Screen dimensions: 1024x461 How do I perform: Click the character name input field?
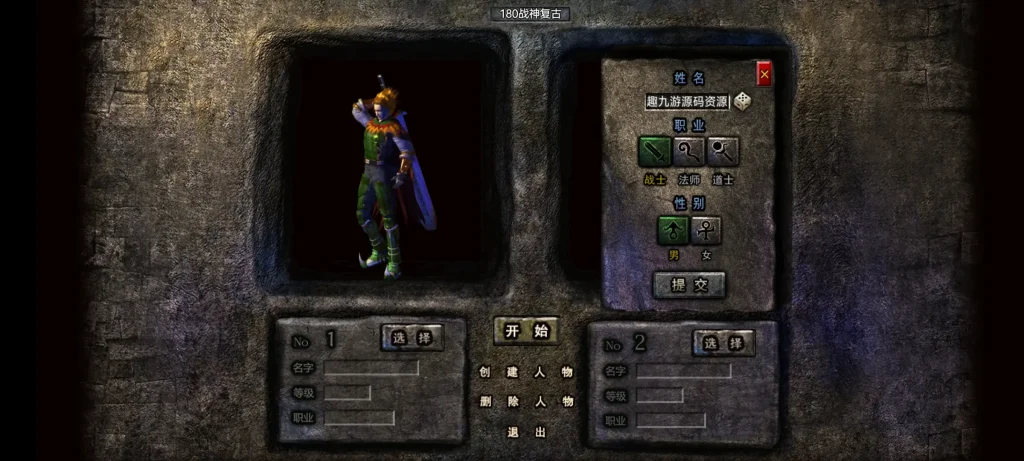click(688, 101)
